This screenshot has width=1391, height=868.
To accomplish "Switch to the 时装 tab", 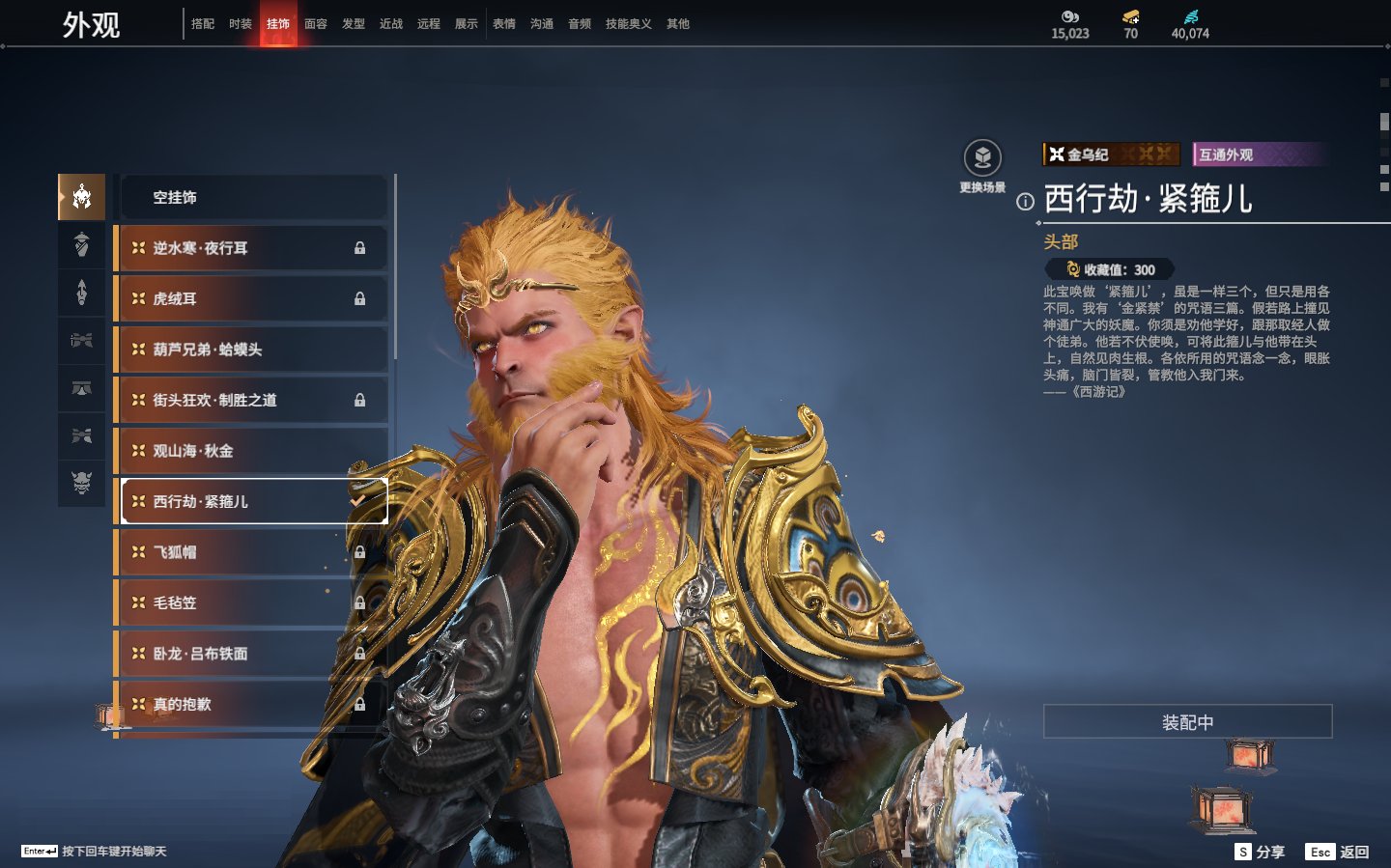I will point(241,24).
